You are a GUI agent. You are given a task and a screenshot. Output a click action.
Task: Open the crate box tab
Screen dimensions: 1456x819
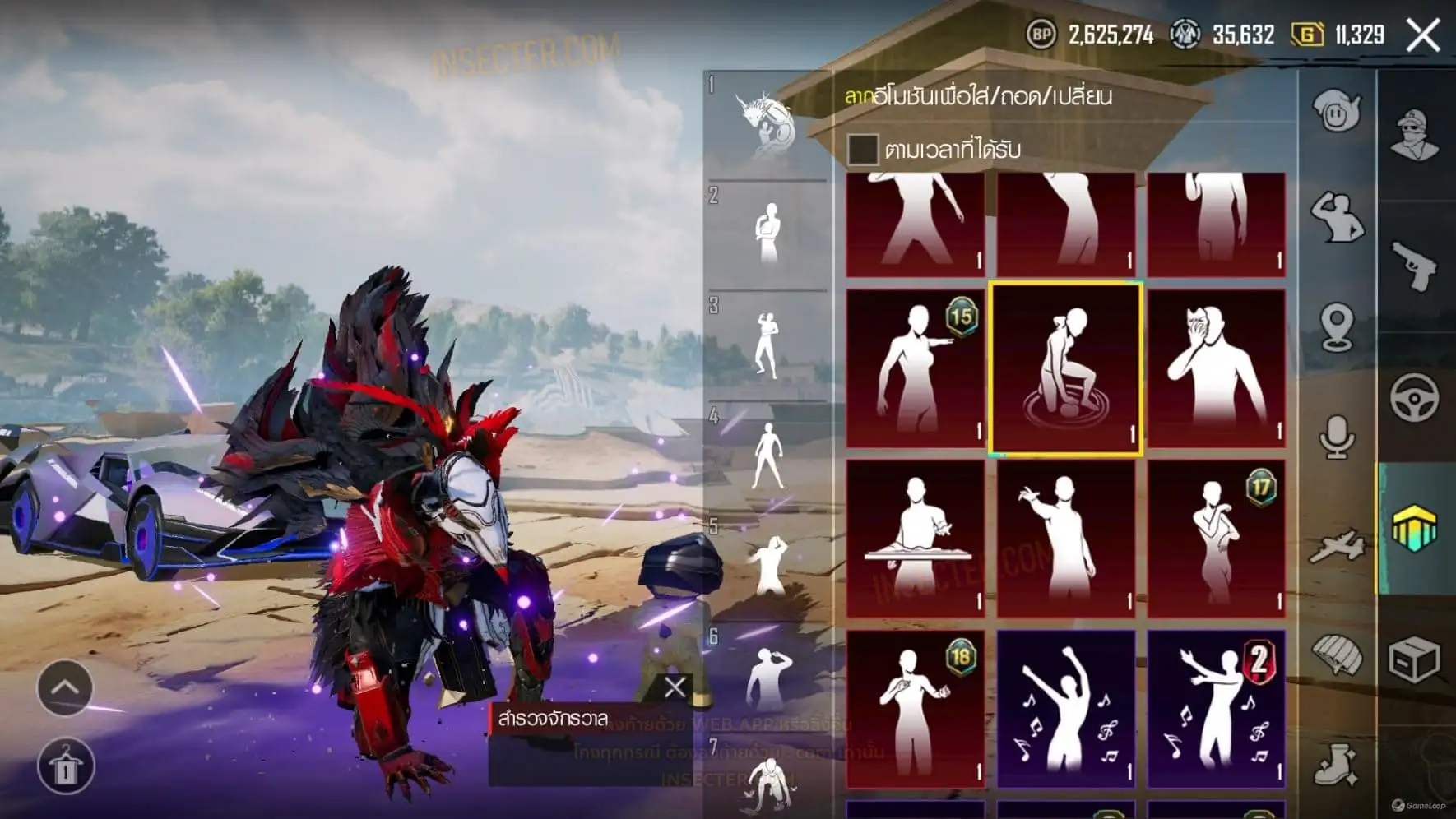click(1414, 659)
